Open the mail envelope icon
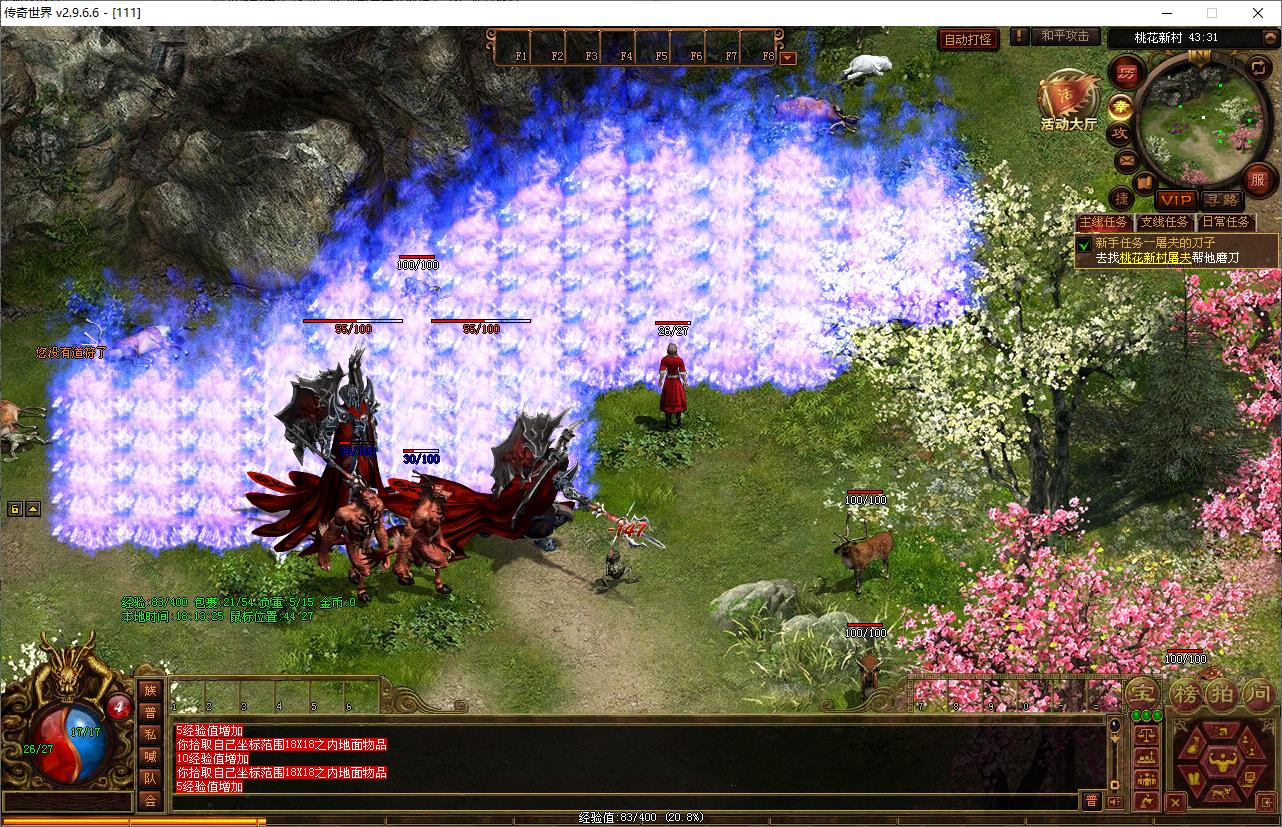Screen dimensions: 1282x827 pyautogui.click(x=1127, y=159)
